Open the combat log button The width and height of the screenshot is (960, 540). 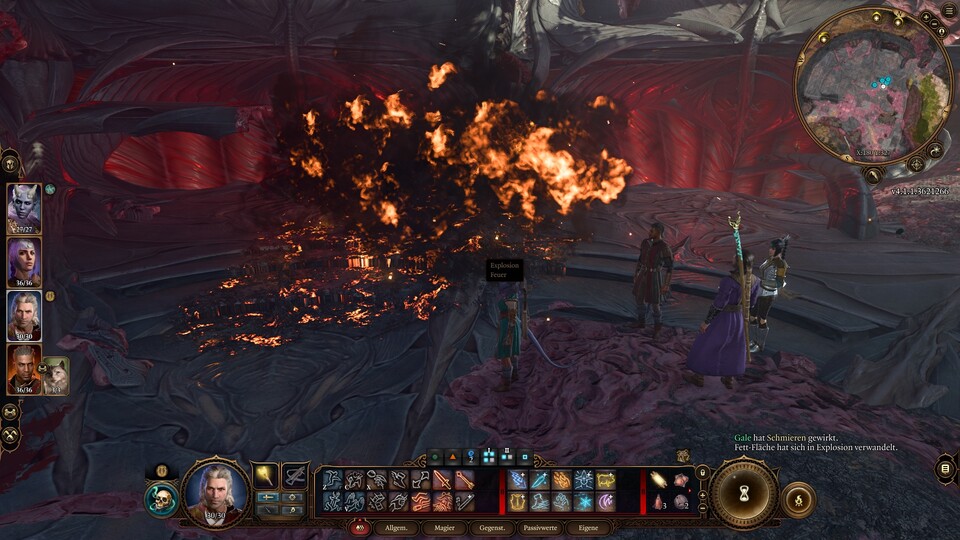pos(945,467)
